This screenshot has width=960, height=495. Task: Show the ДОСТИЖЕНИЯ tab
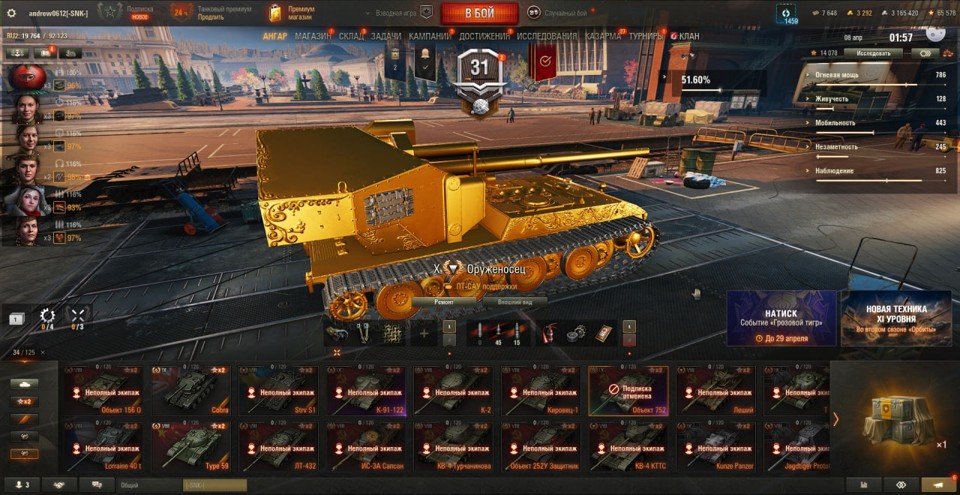pos(484,36)
